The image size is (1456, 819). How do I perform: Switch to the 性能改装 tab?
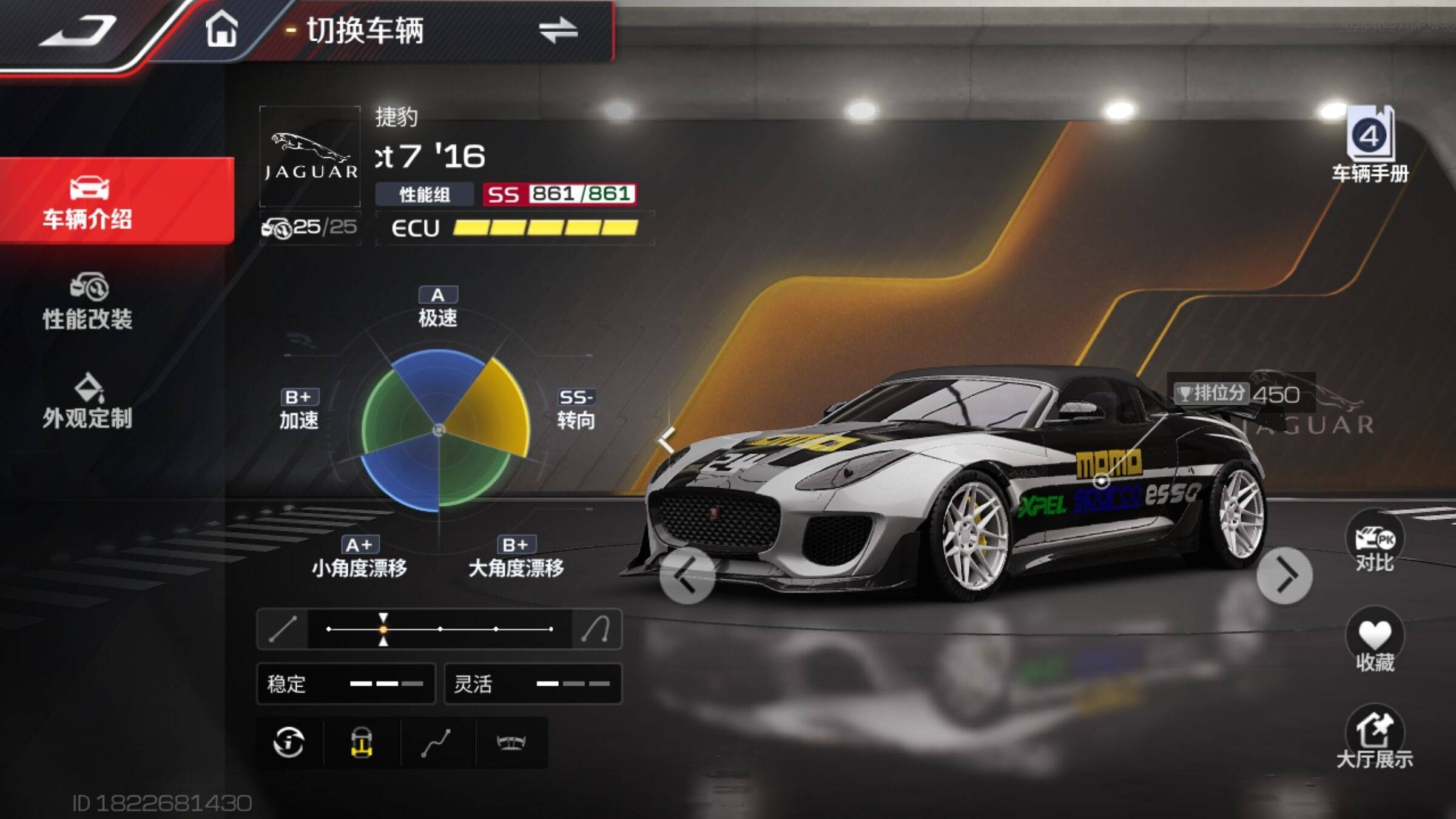(x=88, y=302)
